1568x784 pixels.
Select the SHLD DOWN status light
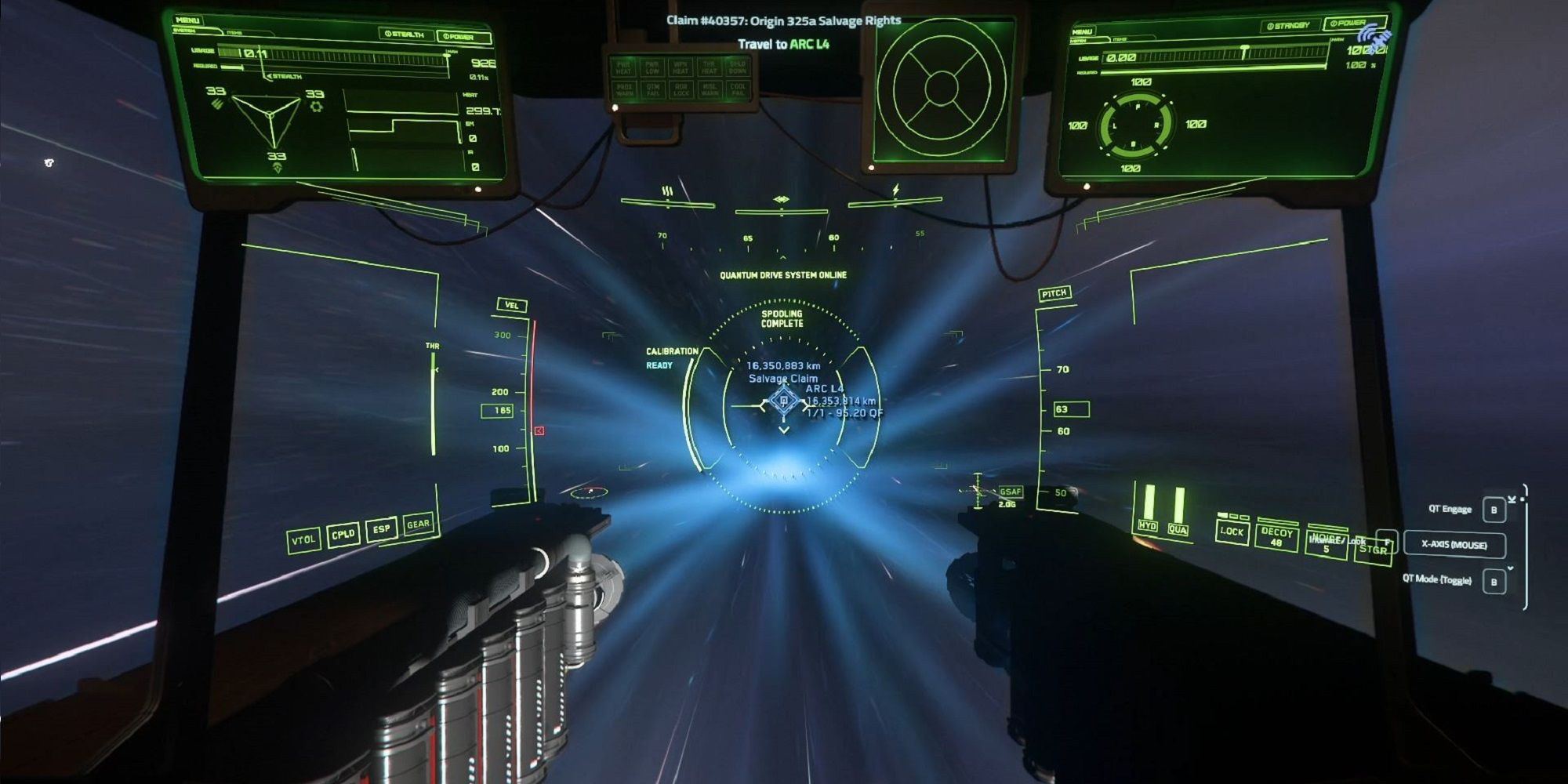pyautogui.click(x=738, y=67)
